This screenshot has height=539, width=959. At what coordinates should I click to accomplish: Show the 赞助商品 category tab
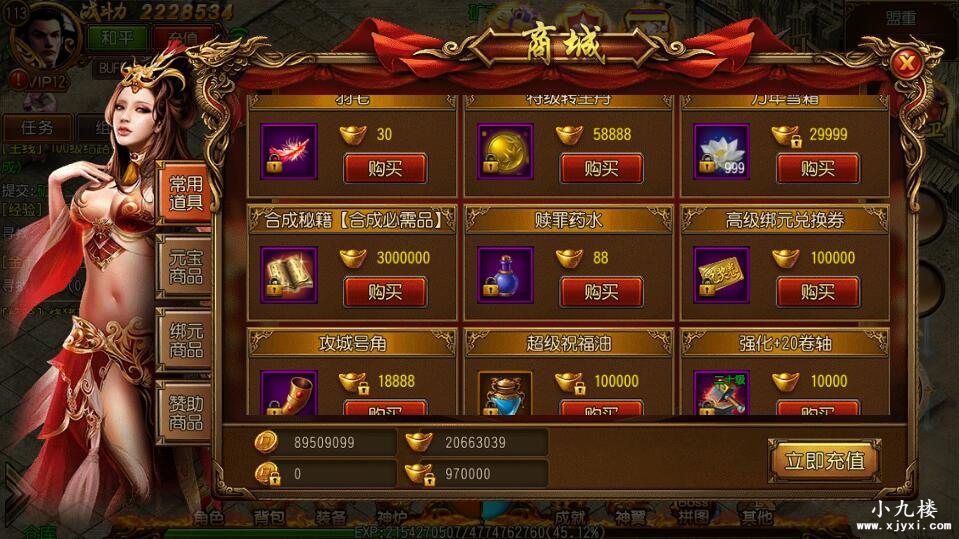coord(185,411)
